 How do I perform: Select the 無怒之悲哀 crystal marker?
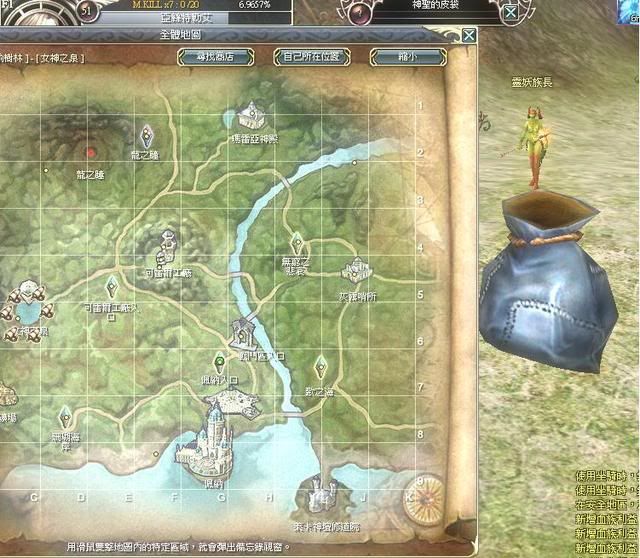[x=296, y=241]
